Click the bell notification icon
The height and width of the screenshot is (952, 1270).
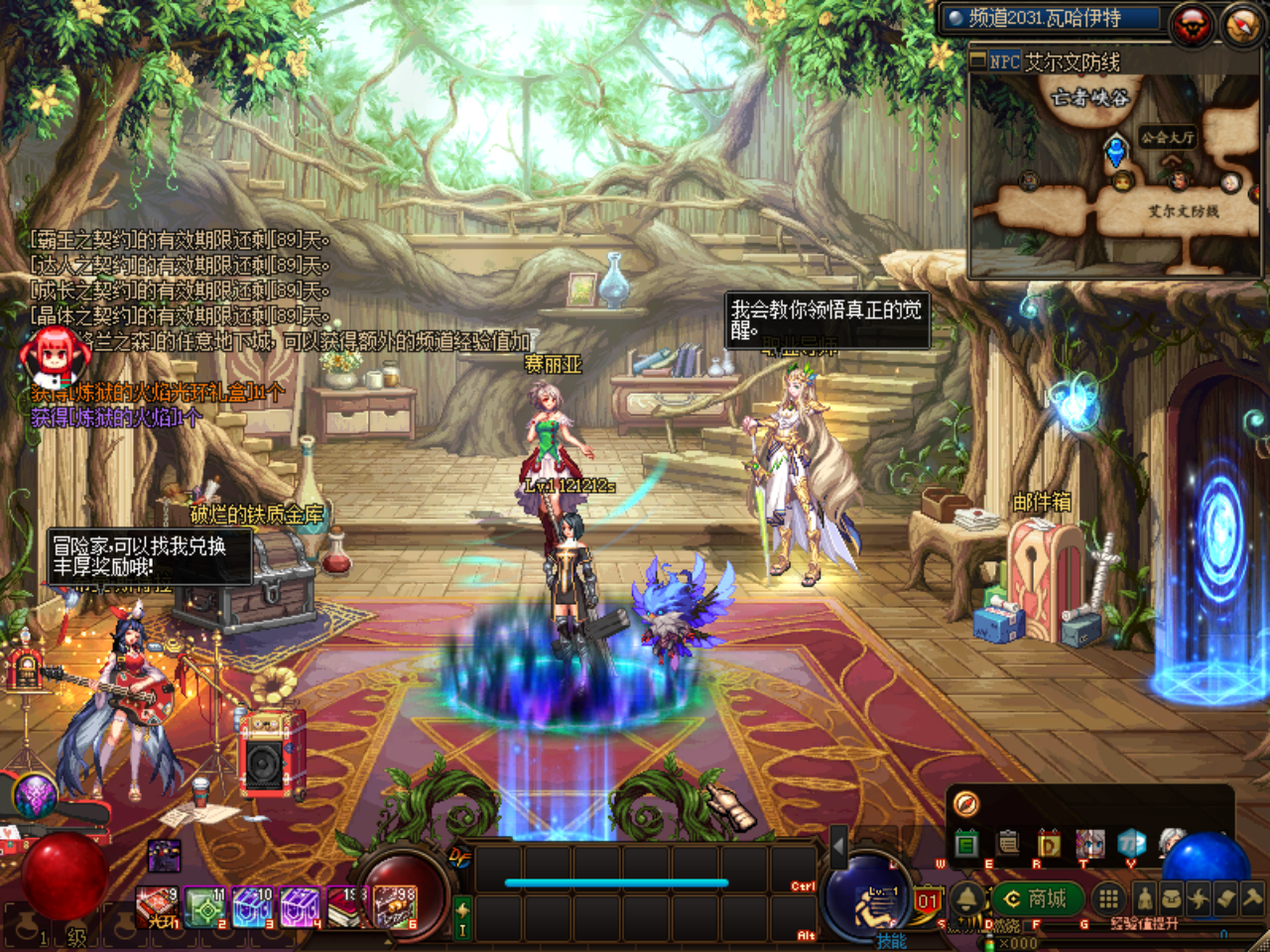click(967, 898)
